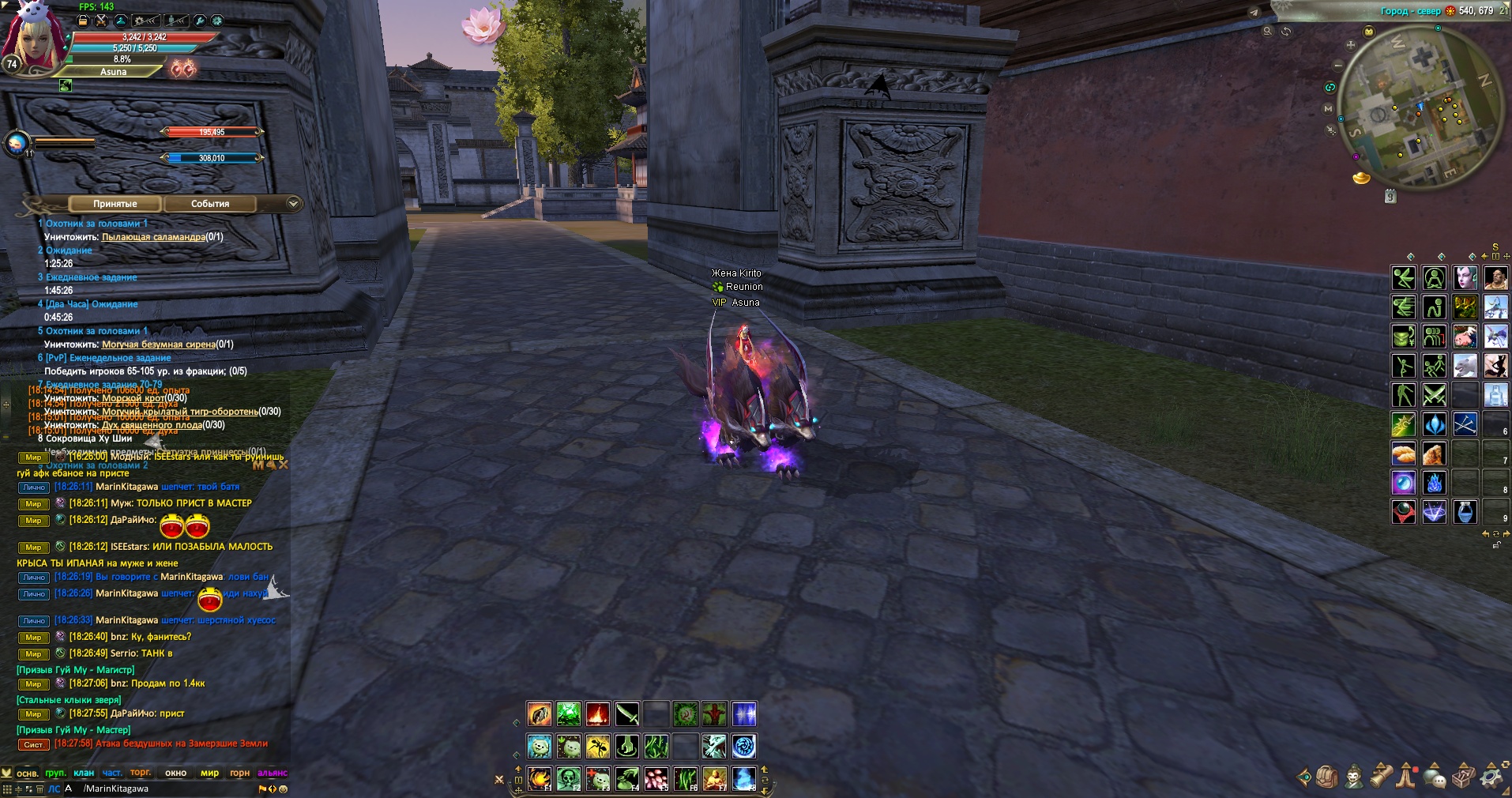Expand the quest tracker dropdown arrow
1512x798 pixels.
point(293,204)
